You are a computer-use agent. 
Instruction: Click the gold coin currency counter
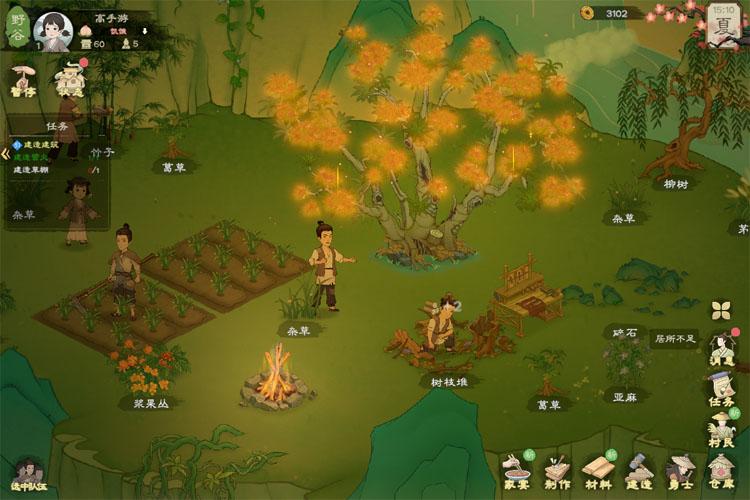click(607, 13)
